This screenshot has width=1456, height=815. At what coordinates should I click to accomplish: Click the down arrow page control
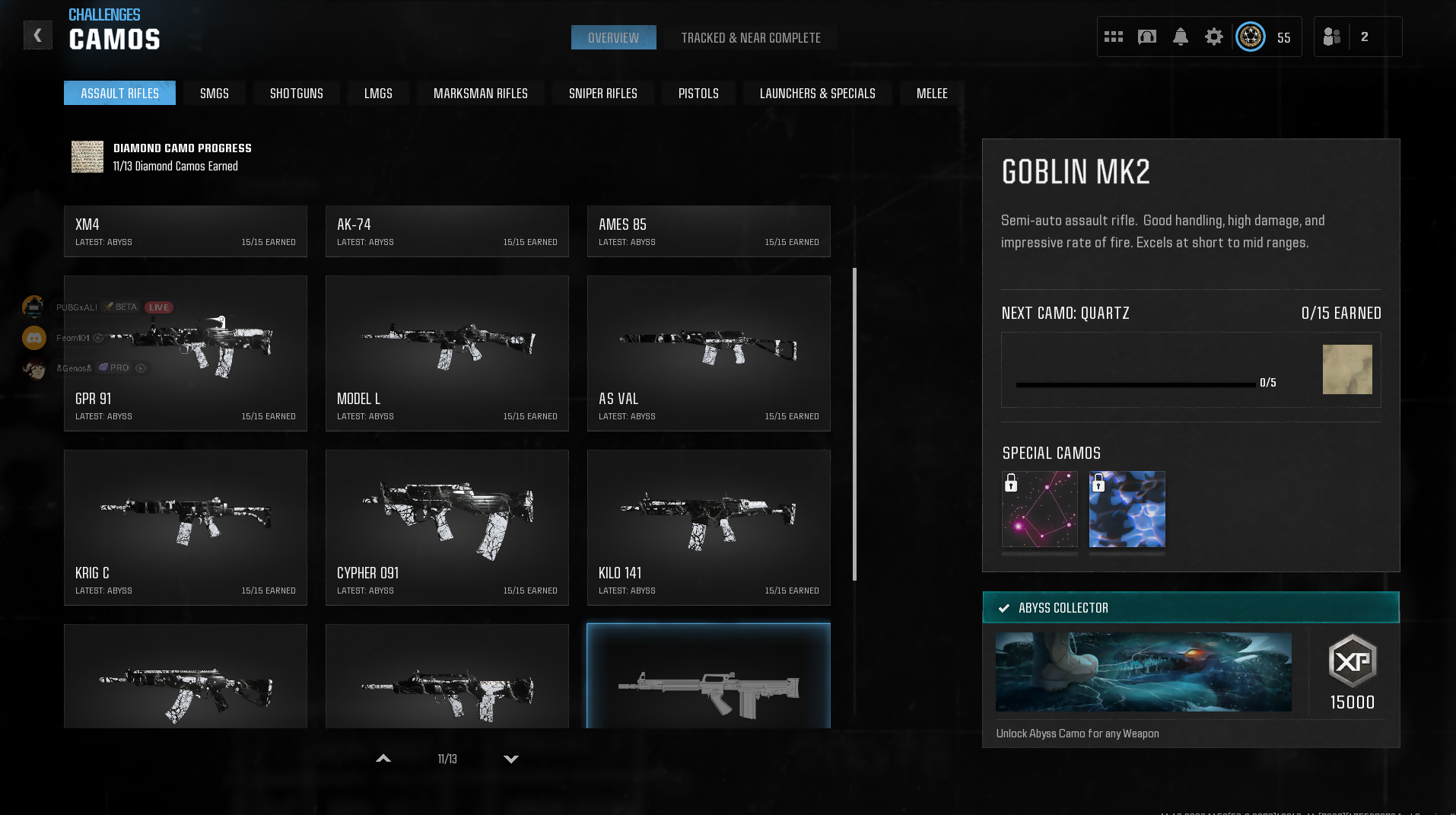[511, 759]
